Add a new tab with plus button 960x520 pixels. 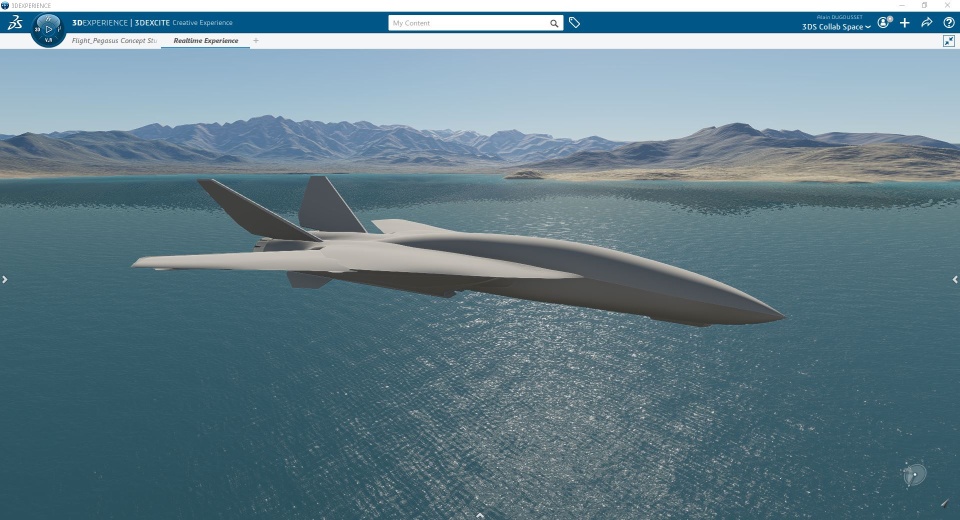[x=256, y=41]
